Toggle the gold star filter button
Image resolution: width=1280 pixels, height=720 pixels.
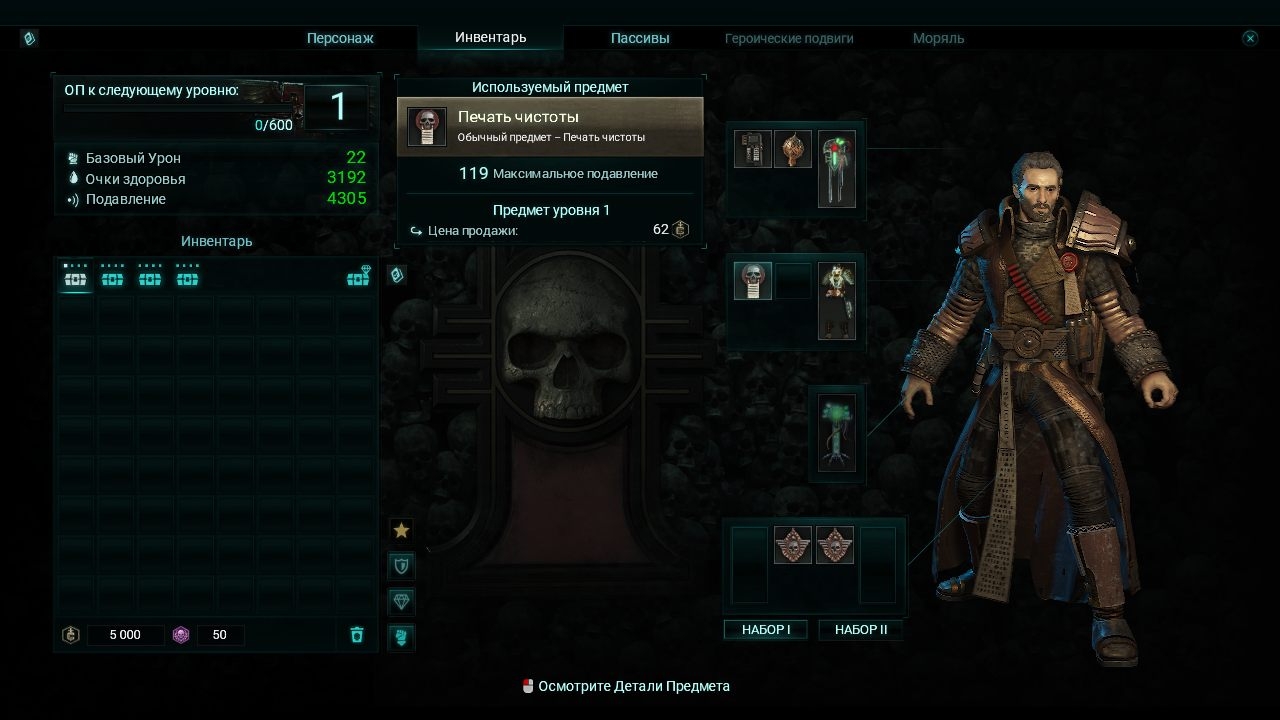coord(401,530)
